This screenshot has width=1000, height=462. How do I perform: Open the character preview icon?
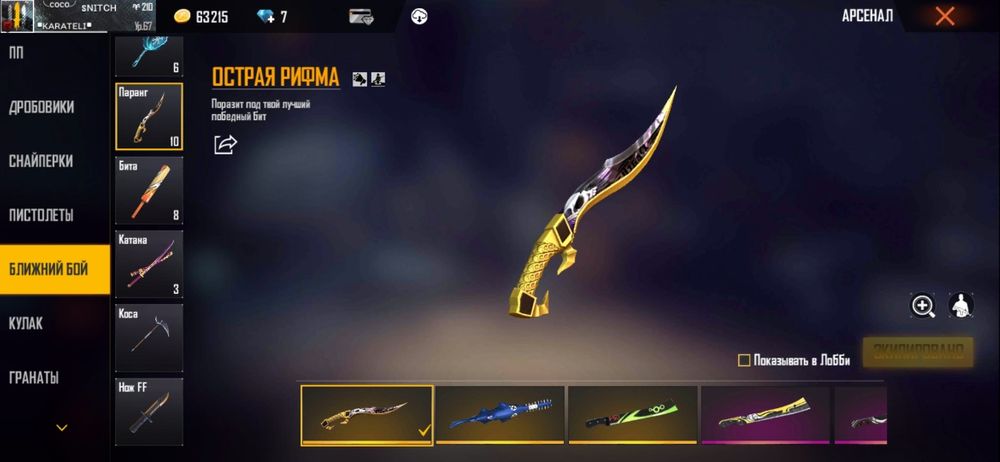[962, 306]
